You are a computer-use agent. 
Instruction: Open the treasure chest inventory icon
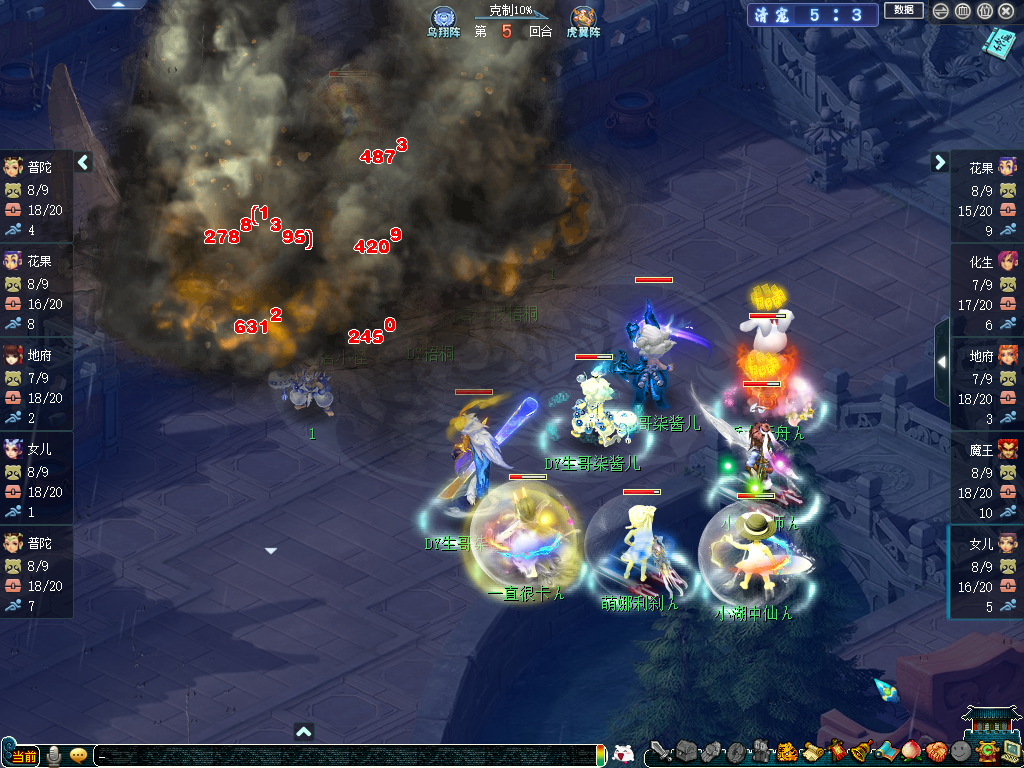(686, 750)
